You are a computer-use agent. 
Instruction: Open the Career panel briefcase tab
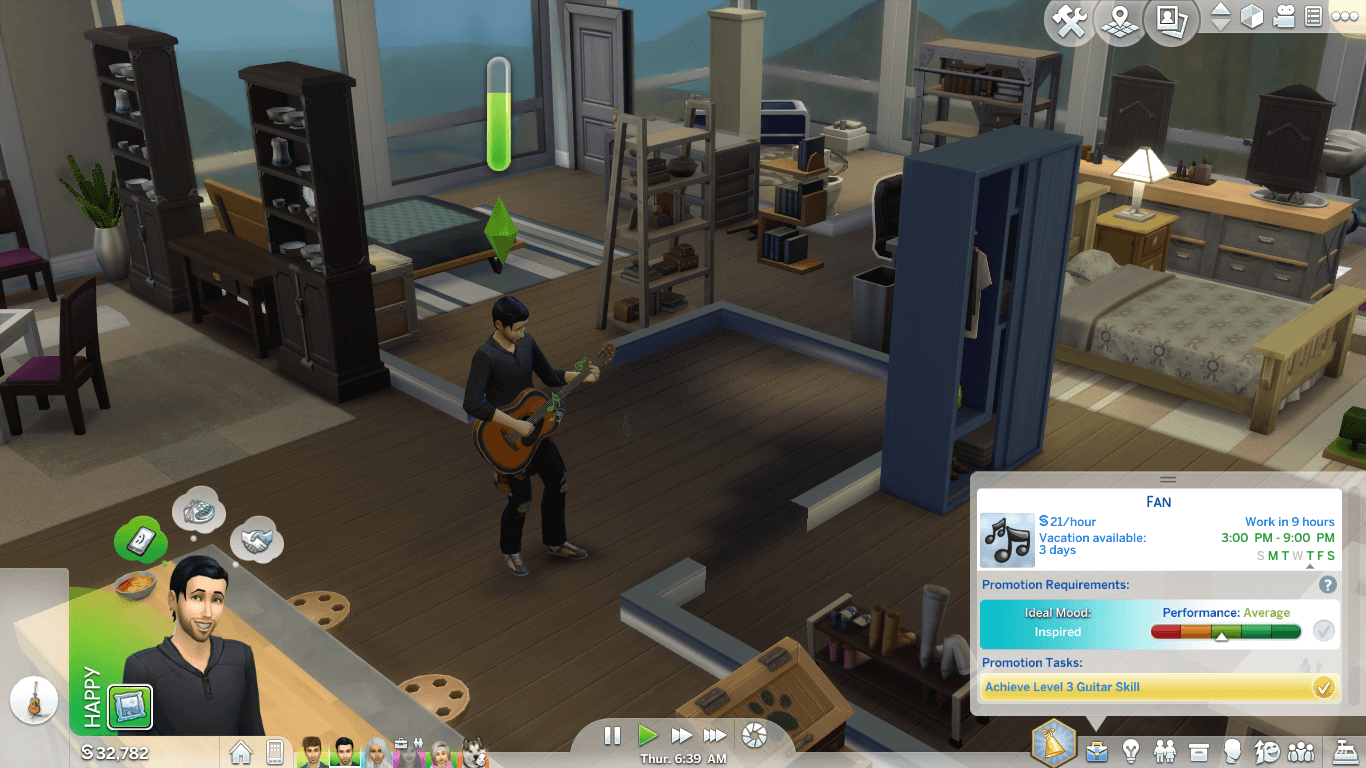[x=1097, y=750]
